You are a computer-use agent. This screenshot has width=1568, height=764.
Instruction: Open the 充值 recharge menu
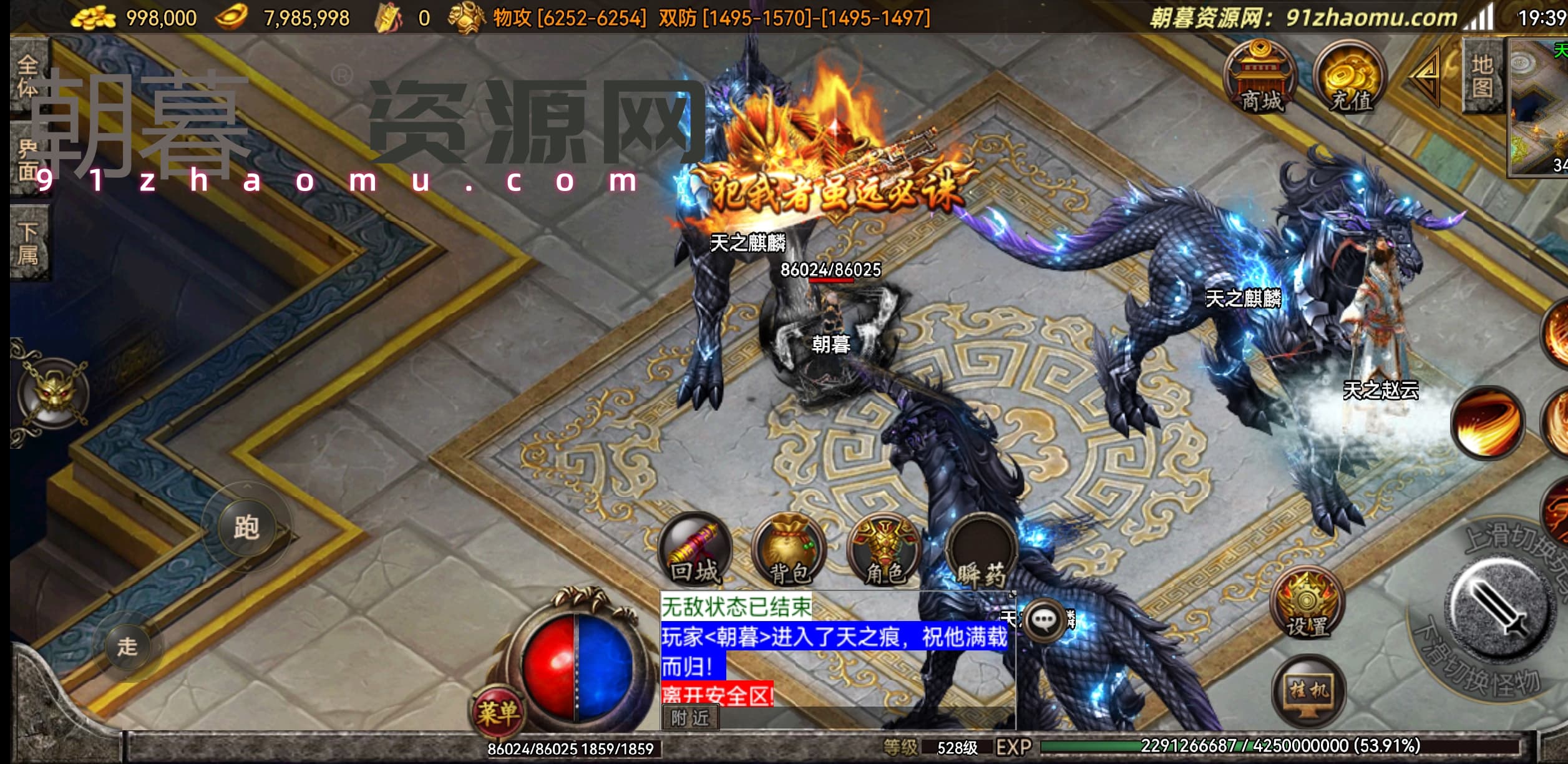click(x=1350, y=78)
